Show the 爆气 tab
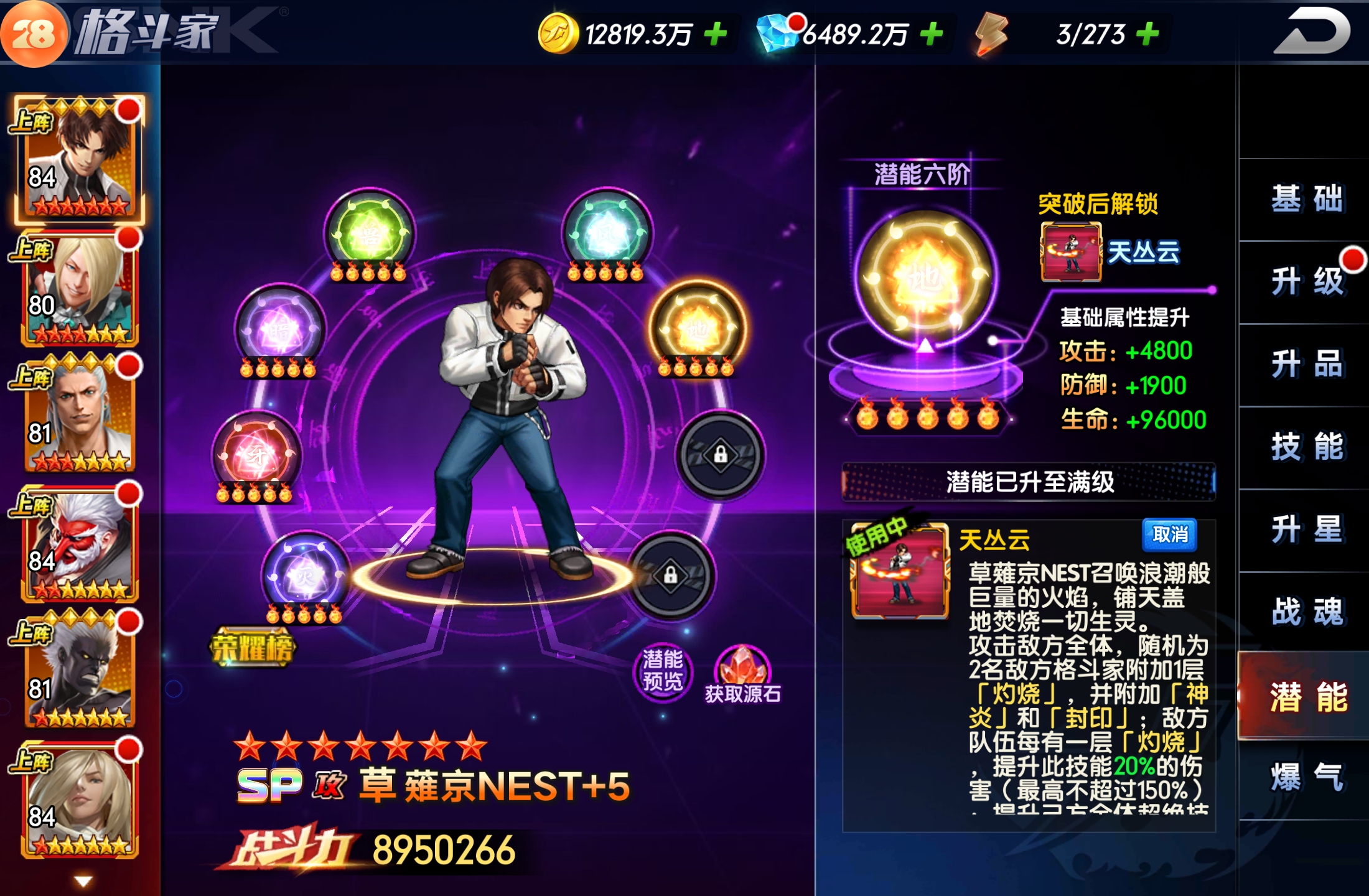1369x896 pixels. click(x=1306, y=778)
